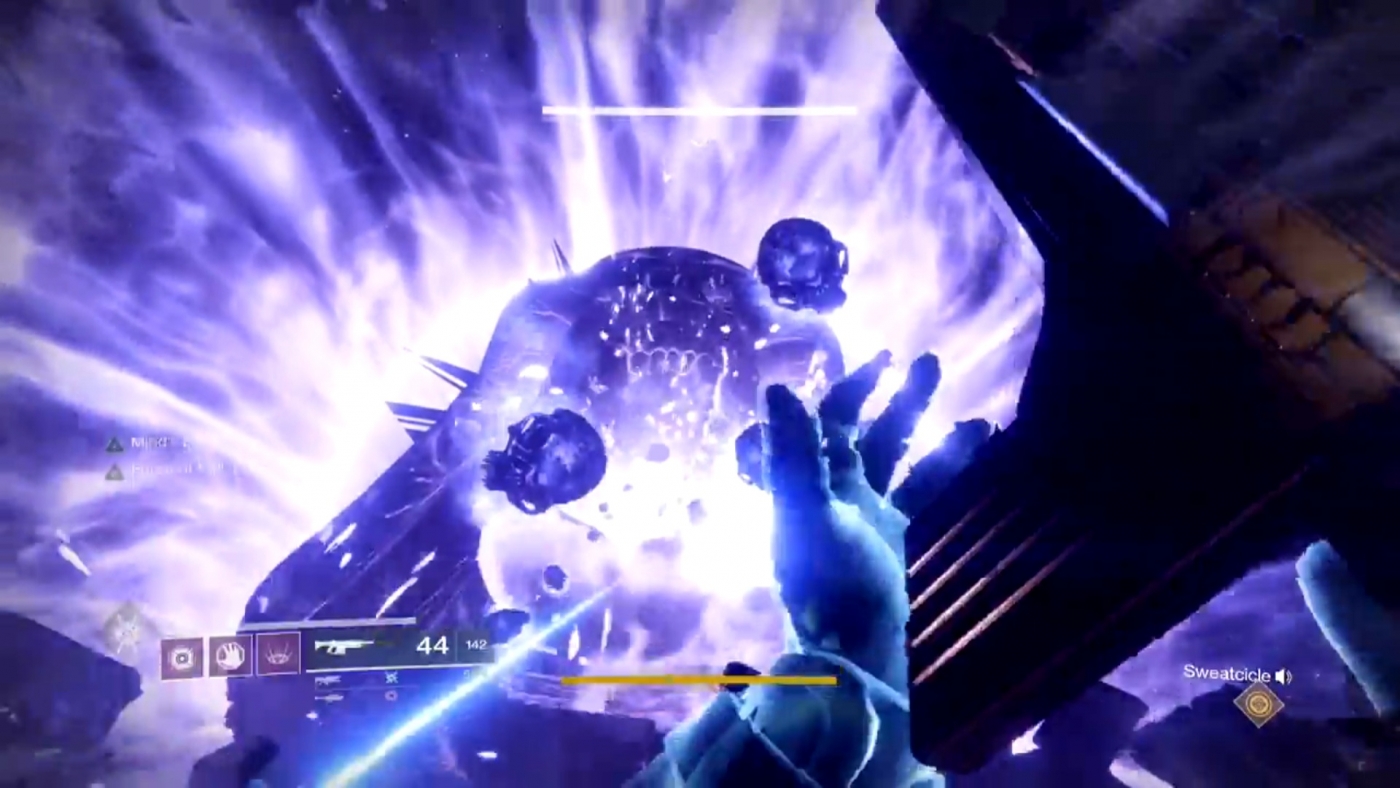Click the grenade ability icon
The image size is (1400, 788).
pyautogui.click(x=181, y=656)
